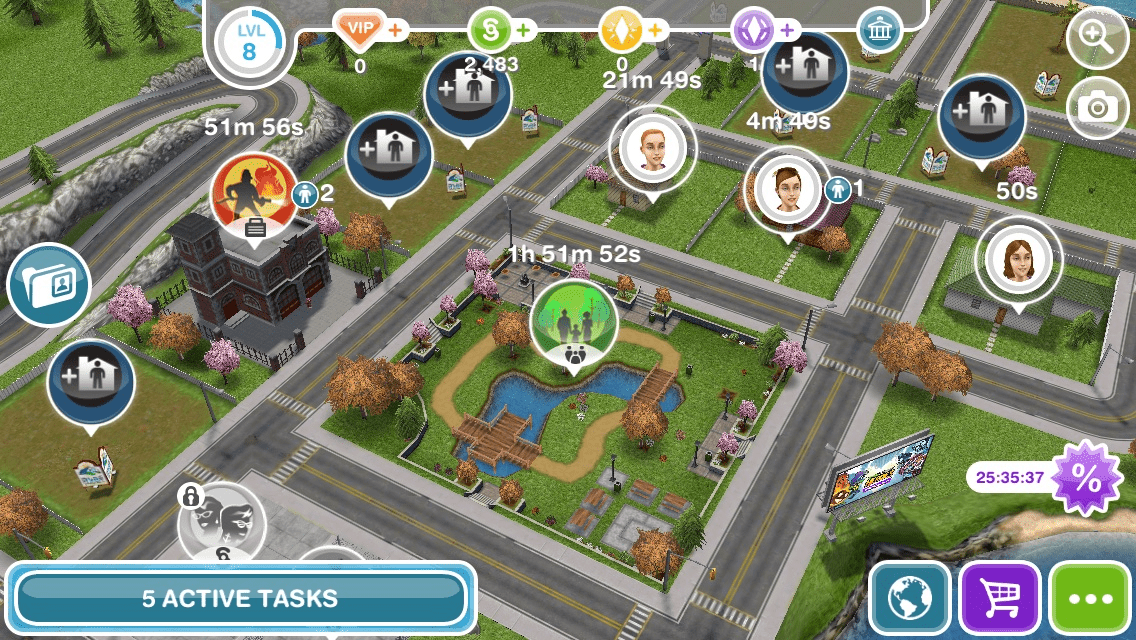The height and width of the screenshot is (640, 1136).
Task: Choose the long-haired Sim portrait bubble
Action: click(1018, 260)
